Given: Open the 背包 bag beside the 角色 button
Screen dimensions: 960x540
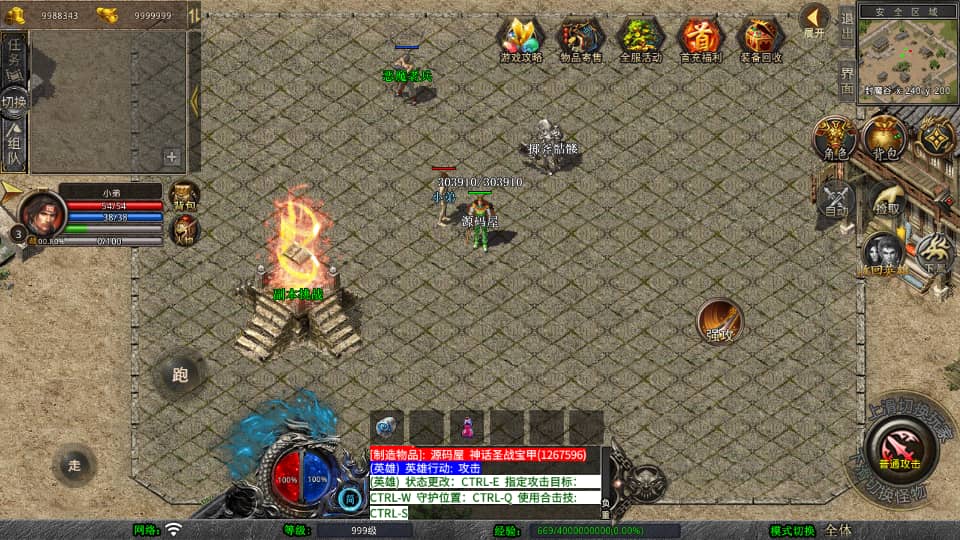Looking at the screenshot, I should coord(884,138).
